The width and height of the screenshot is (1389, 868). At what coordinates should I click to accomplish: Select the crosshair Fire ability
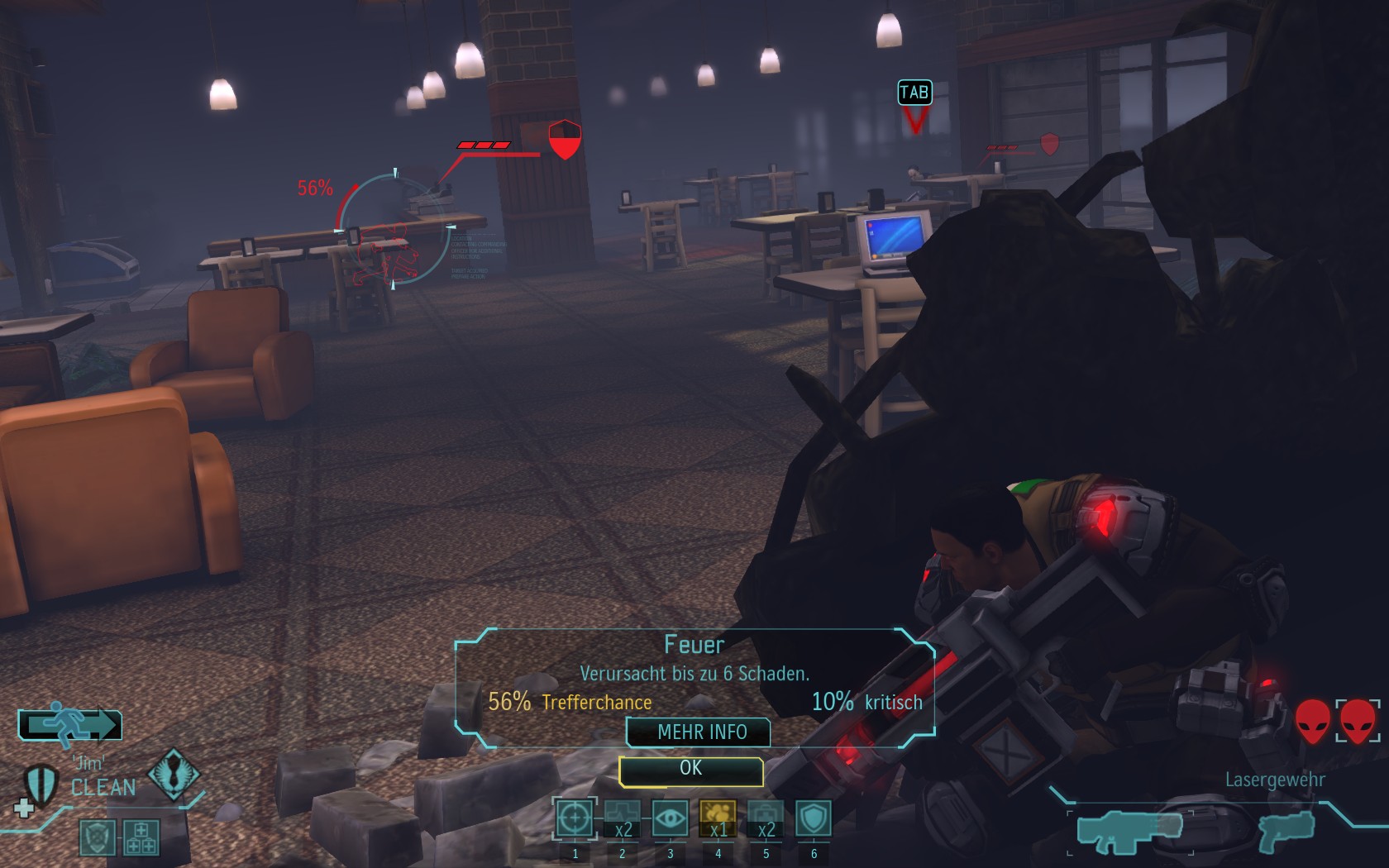coord(575,819)
